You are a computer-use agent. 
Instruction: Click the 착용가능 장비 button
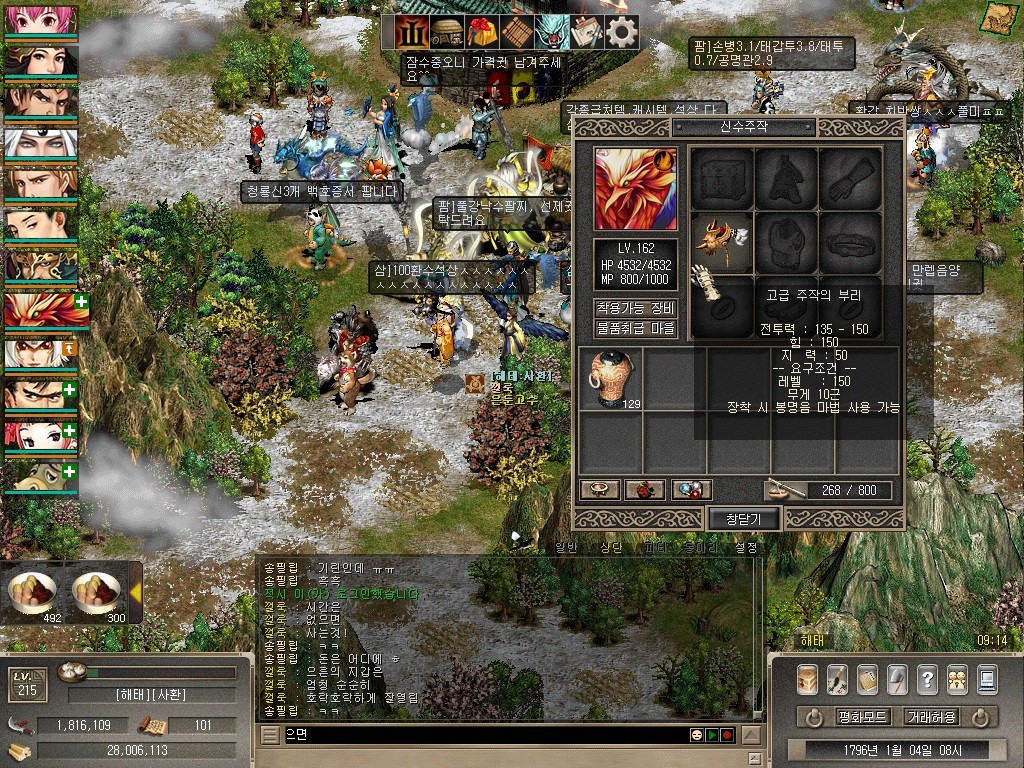636,308
